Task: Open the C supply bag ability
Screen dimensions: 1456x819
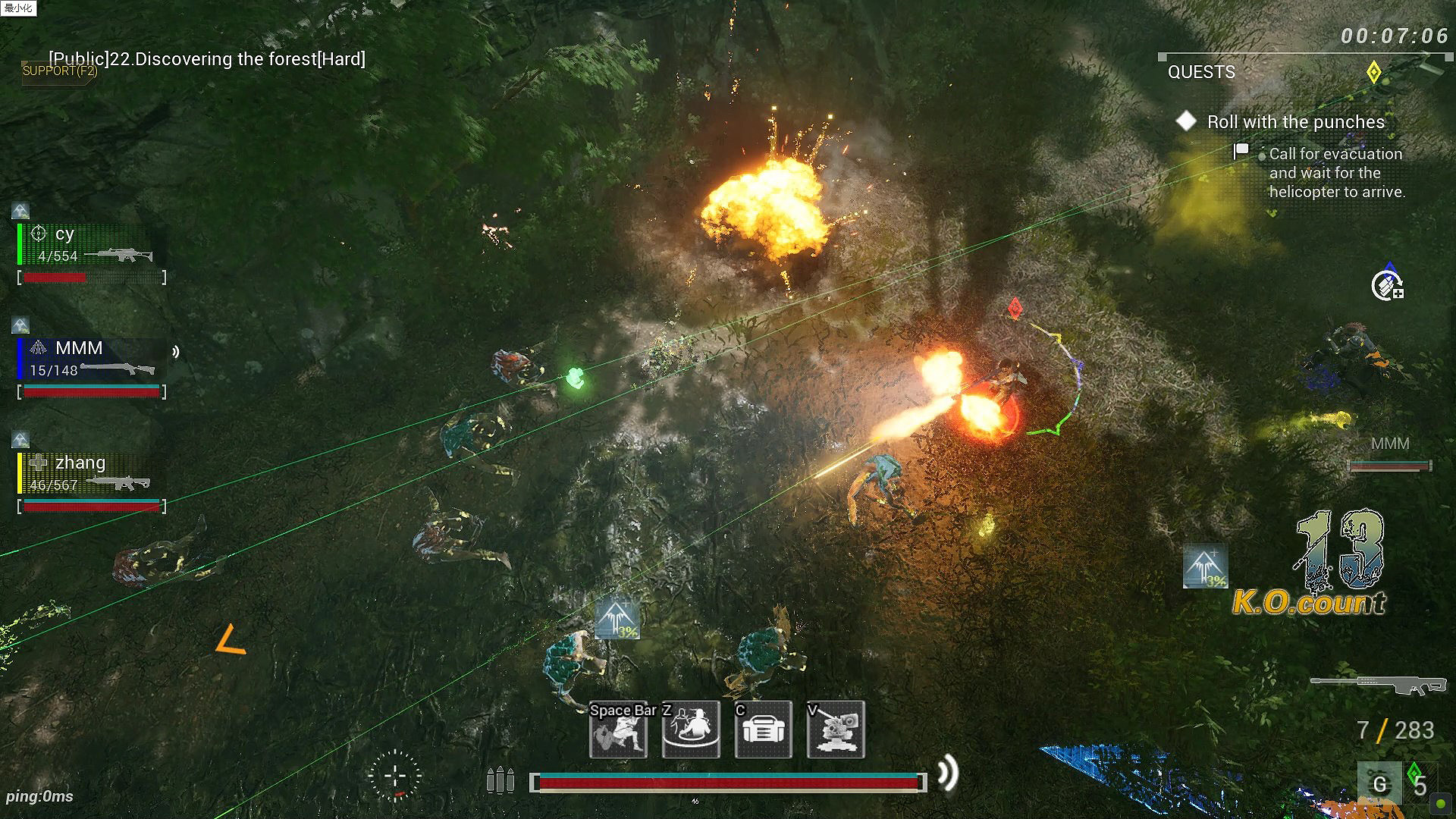Action: pos(762,731)
